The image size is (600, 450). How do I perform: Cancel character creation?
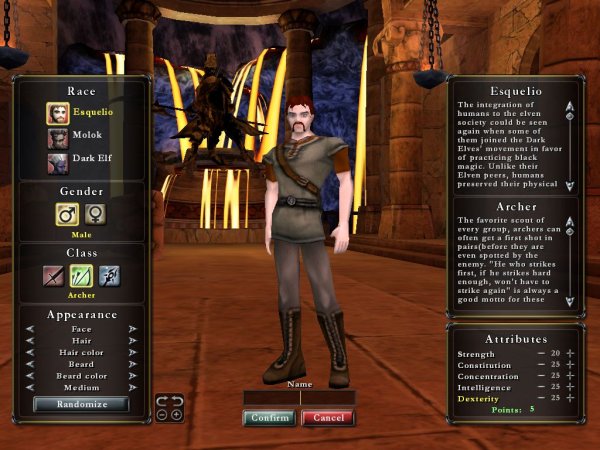[x=327, y=418]
